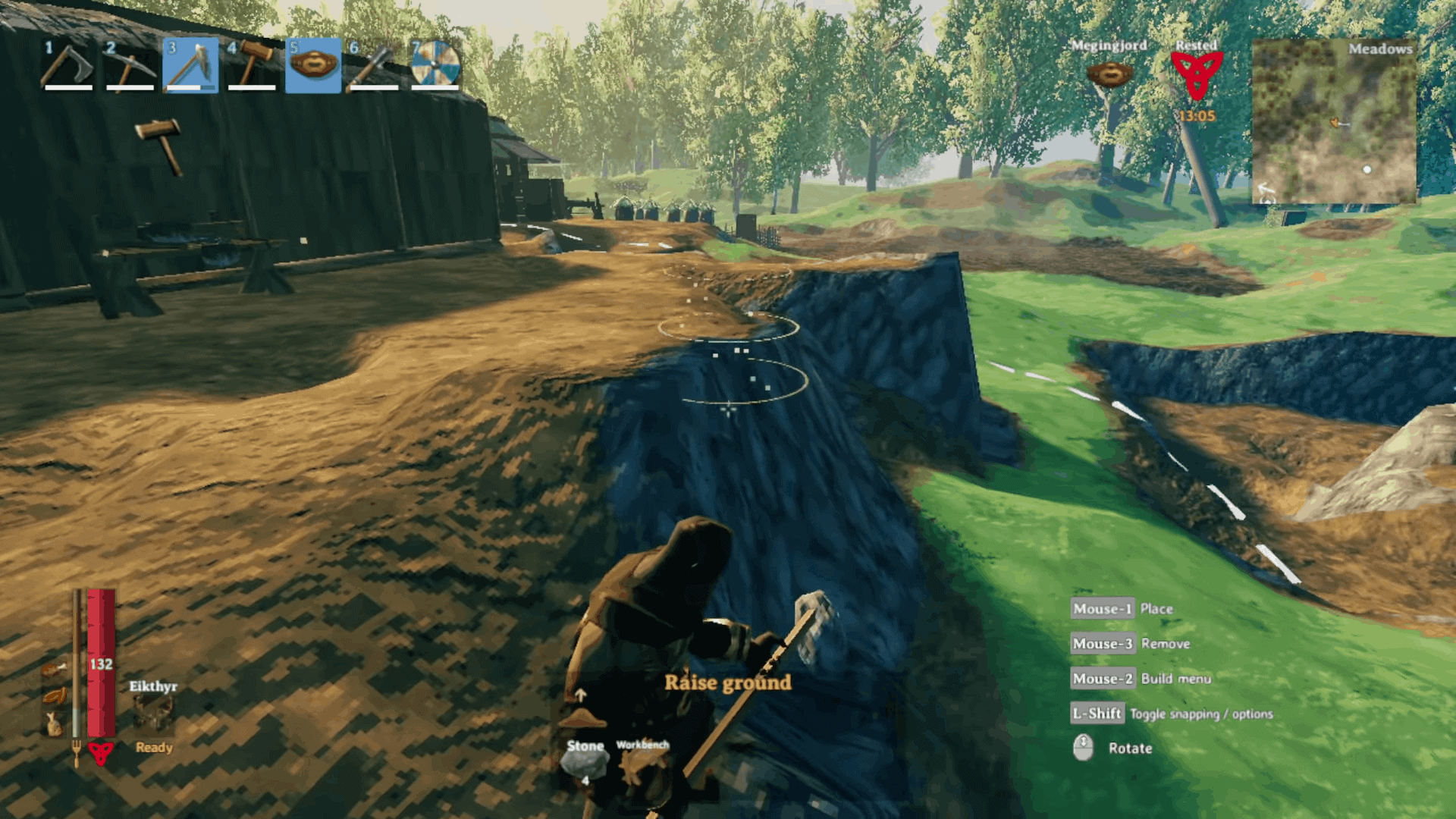The height and width of the screenshot is (819, 1456).
Task: Click the Ready text under Eikthyr
Action: pyautogui.click(x=154, y=746)
